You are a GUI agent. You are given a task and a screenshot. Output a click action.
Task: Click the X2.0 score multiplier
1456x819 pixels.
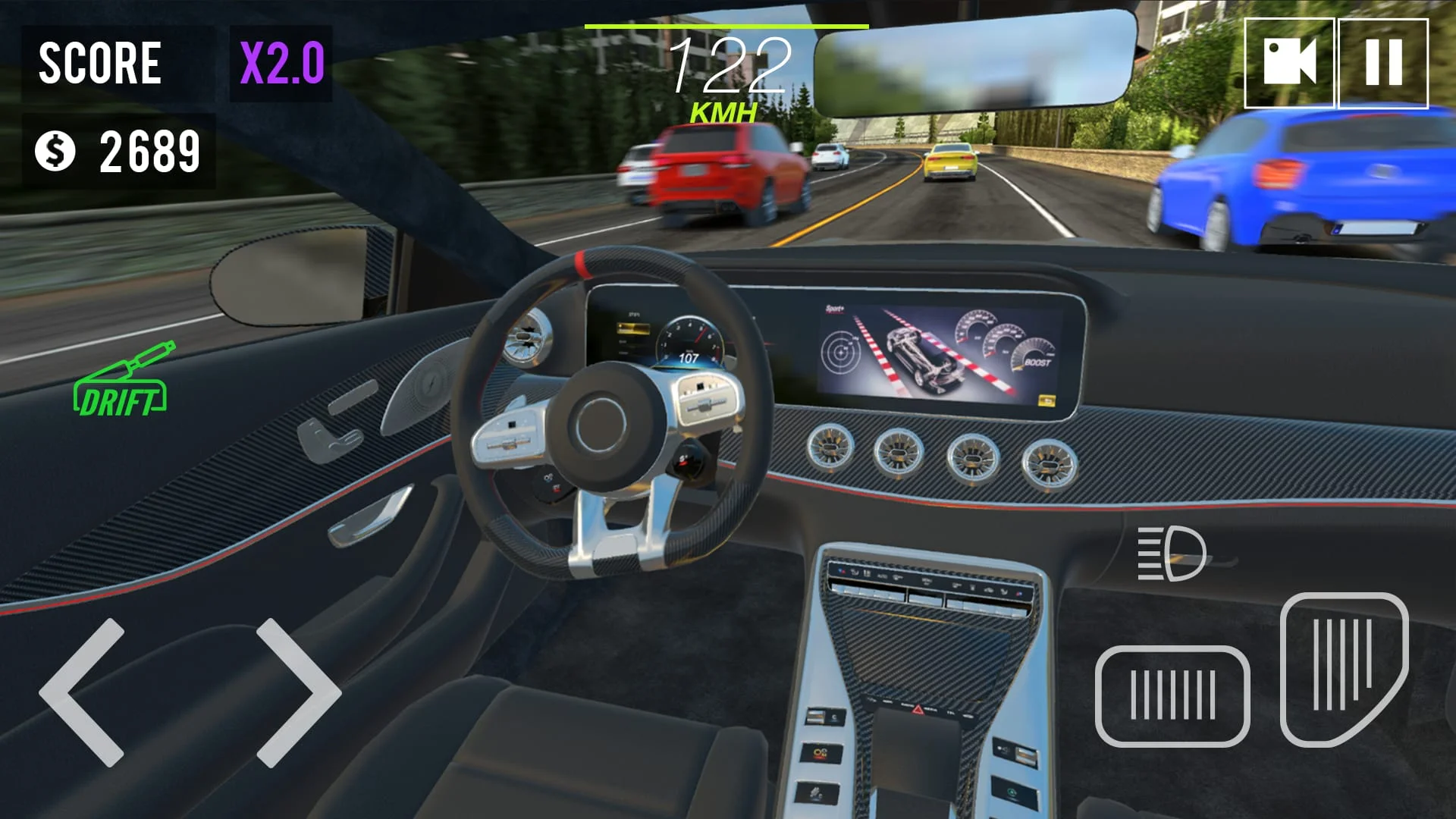(x=281, y=61)
